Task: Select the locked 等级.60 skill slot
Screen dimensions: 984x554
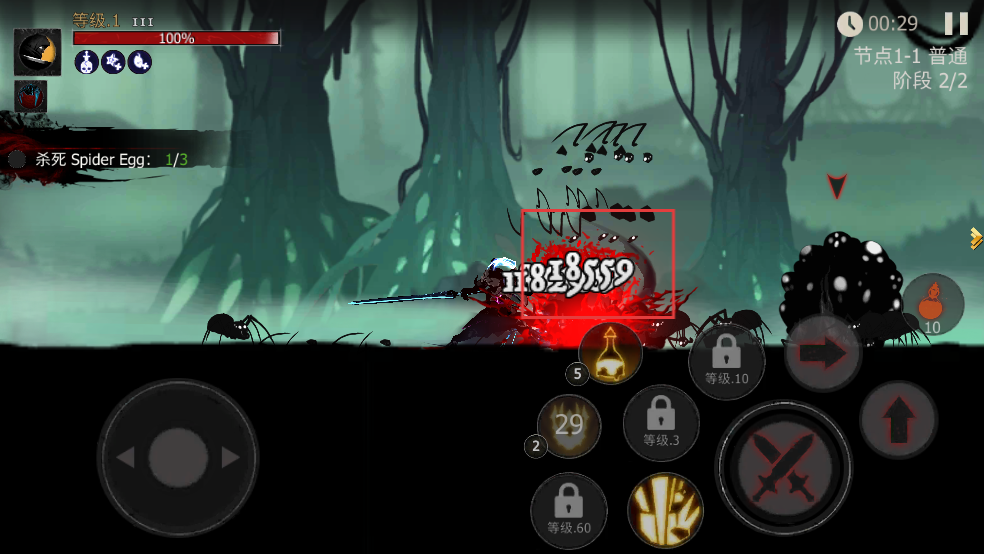Action: tap(568, 510)
